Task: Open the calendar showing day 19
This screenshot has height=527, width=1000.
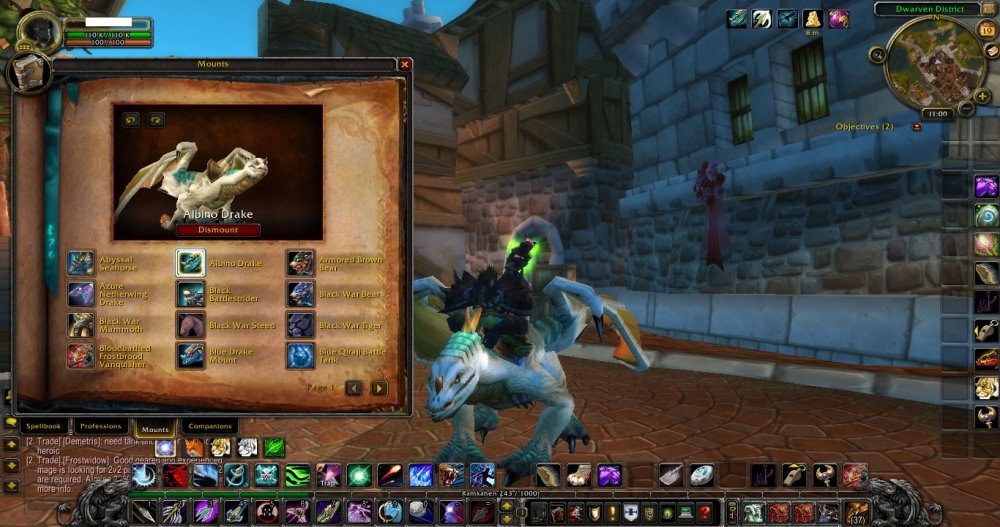Action: pyautogui.click(x=986, y=30)
